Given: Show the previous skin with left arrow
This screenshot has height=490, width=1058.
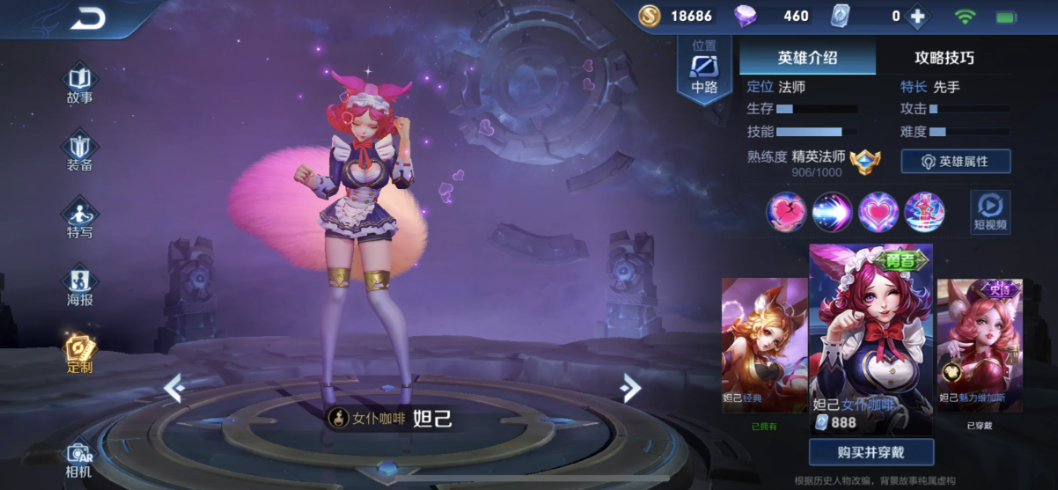Looking at the screenshot, I should pos(174,388).
